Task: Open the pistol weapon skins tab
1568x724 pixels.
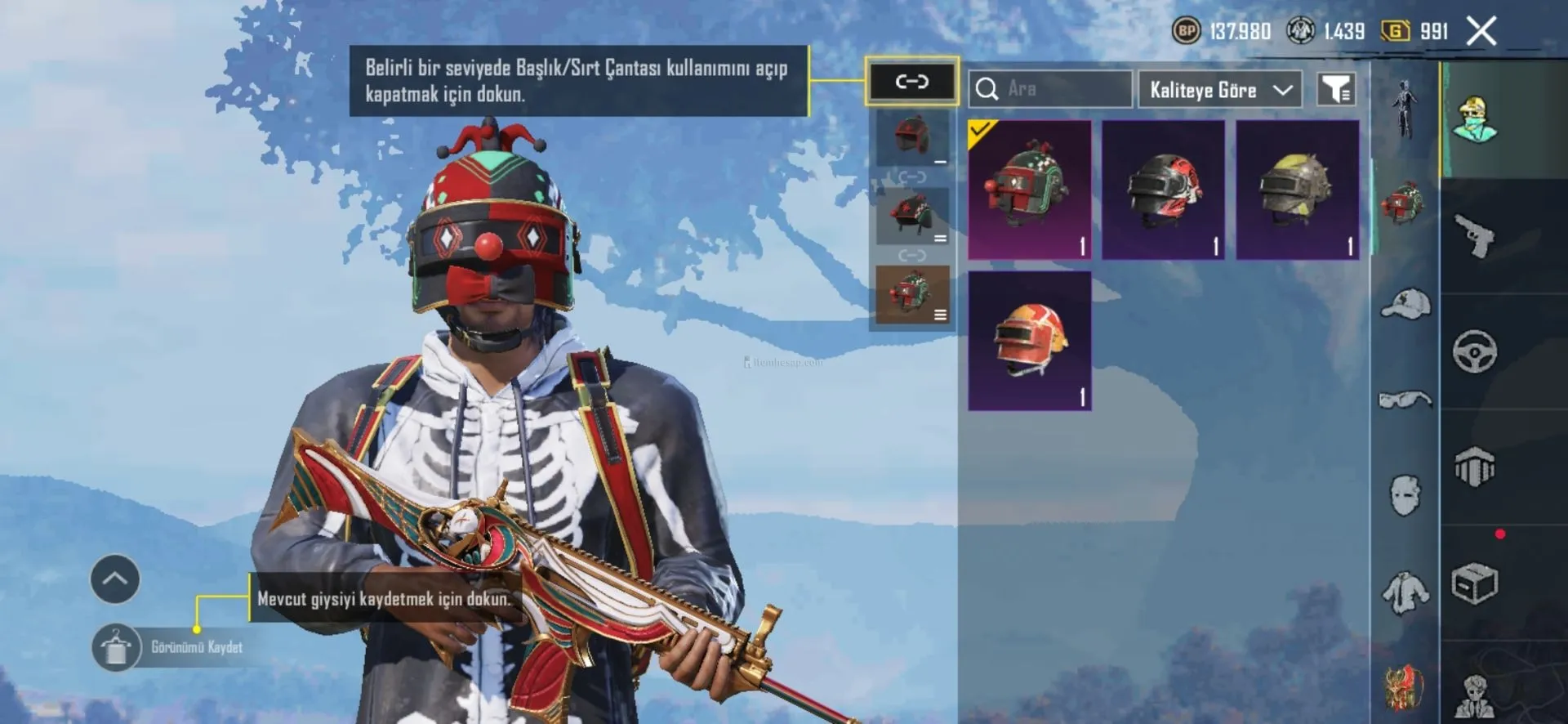Action: tap(1475, 236)
